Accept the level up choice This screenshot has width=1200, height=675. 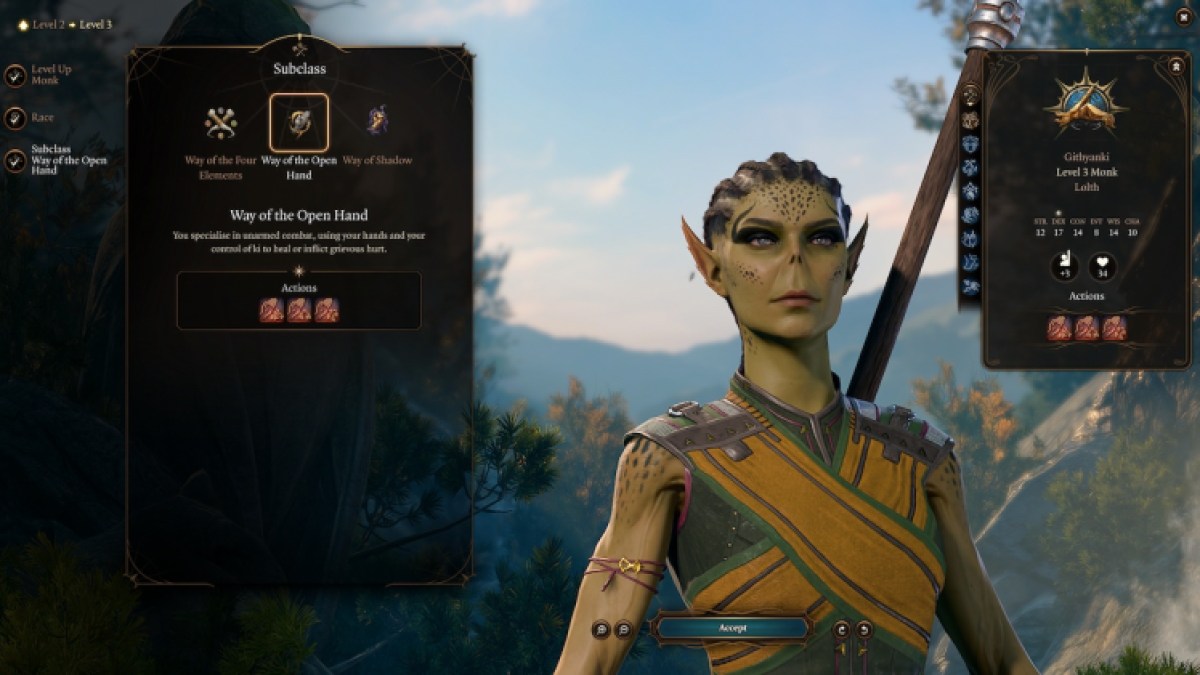point(730,628)
